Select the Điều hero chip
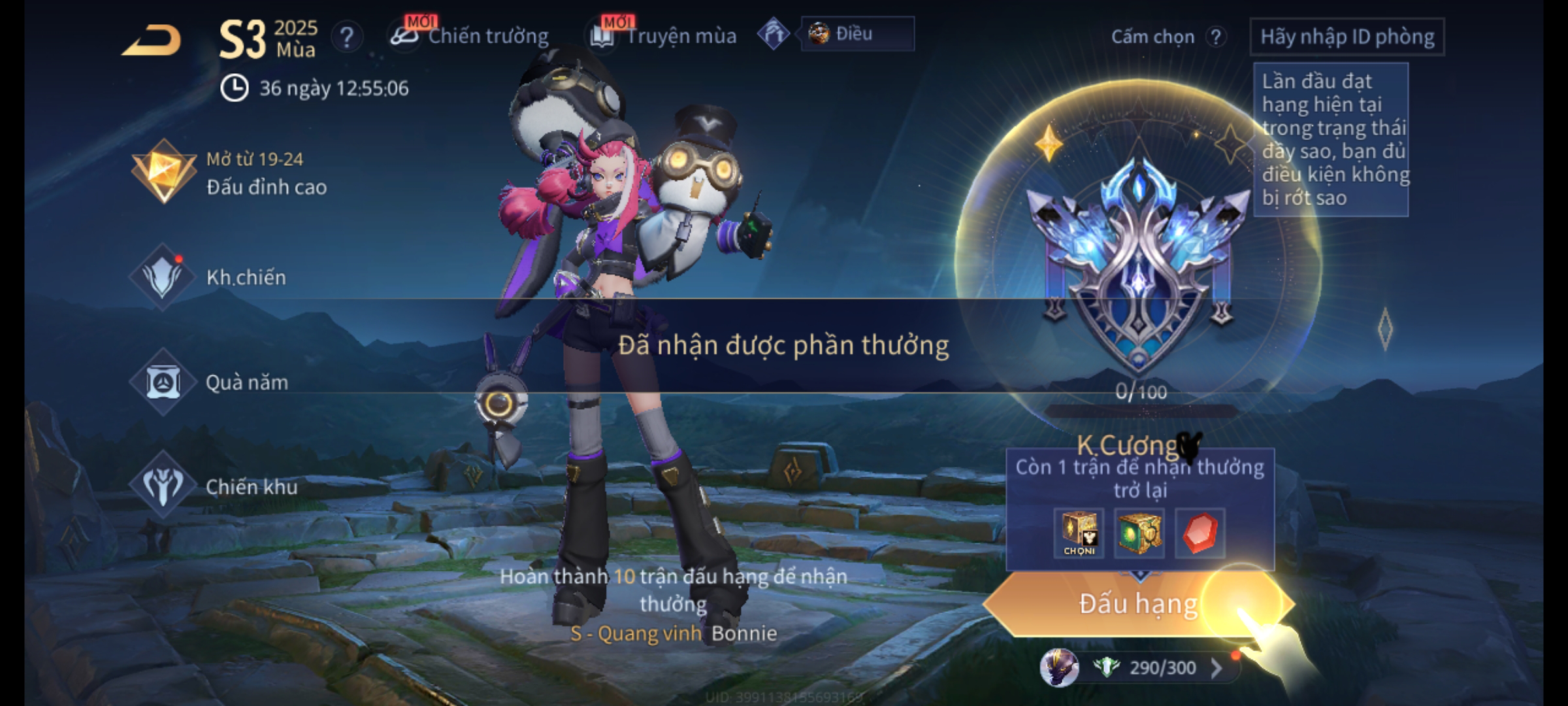 856,34
